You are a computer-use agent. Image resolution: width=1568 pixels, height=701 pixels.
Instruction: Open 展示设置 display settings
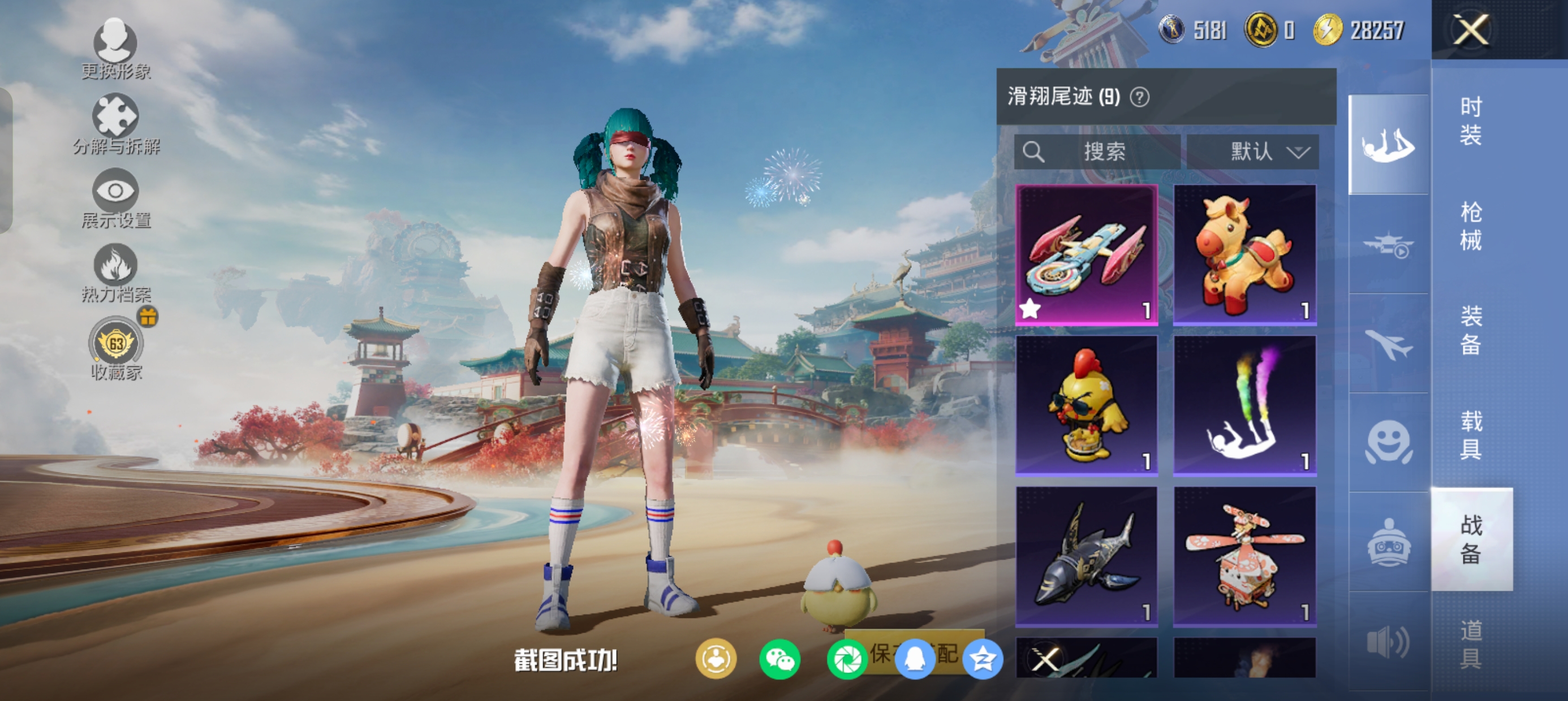(115, 198)
